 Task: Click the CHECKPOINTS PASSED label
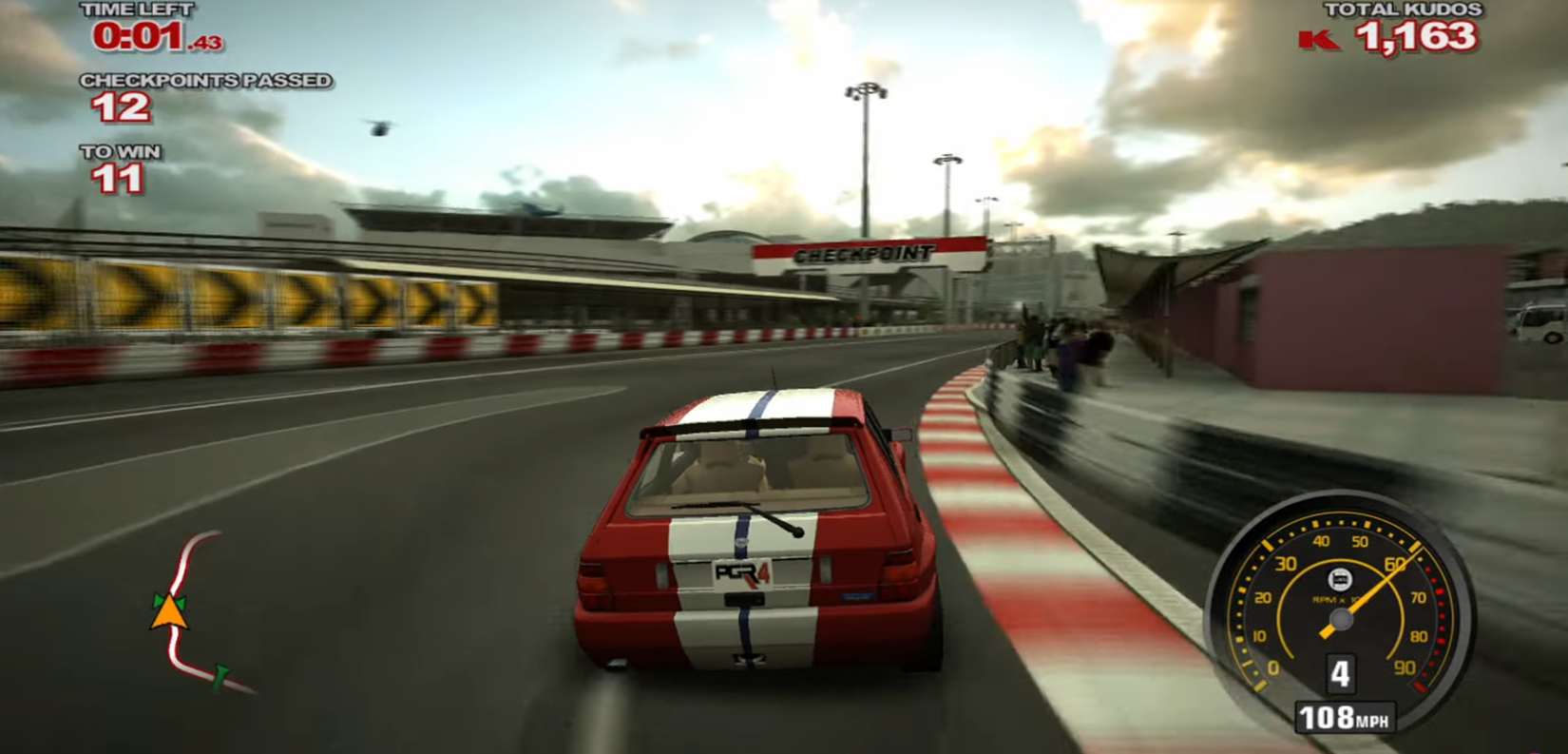coord(205,81)
